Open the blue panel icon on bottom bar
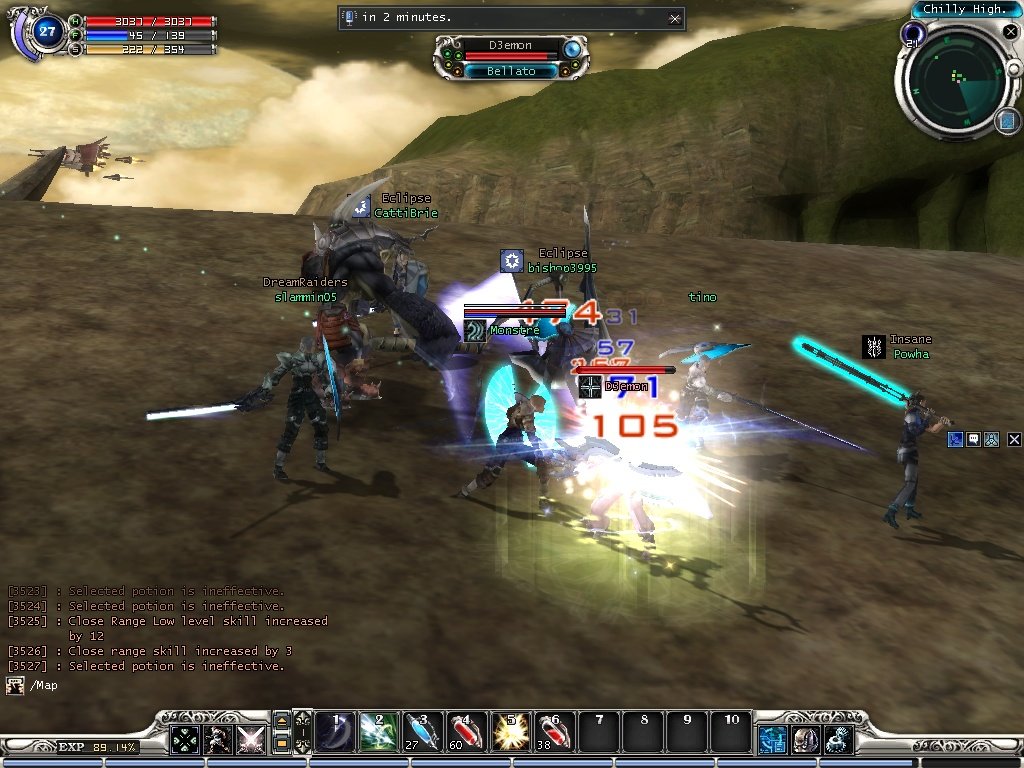The width and height of the screenshot is (1024, 768). click(x=771, y=740)
